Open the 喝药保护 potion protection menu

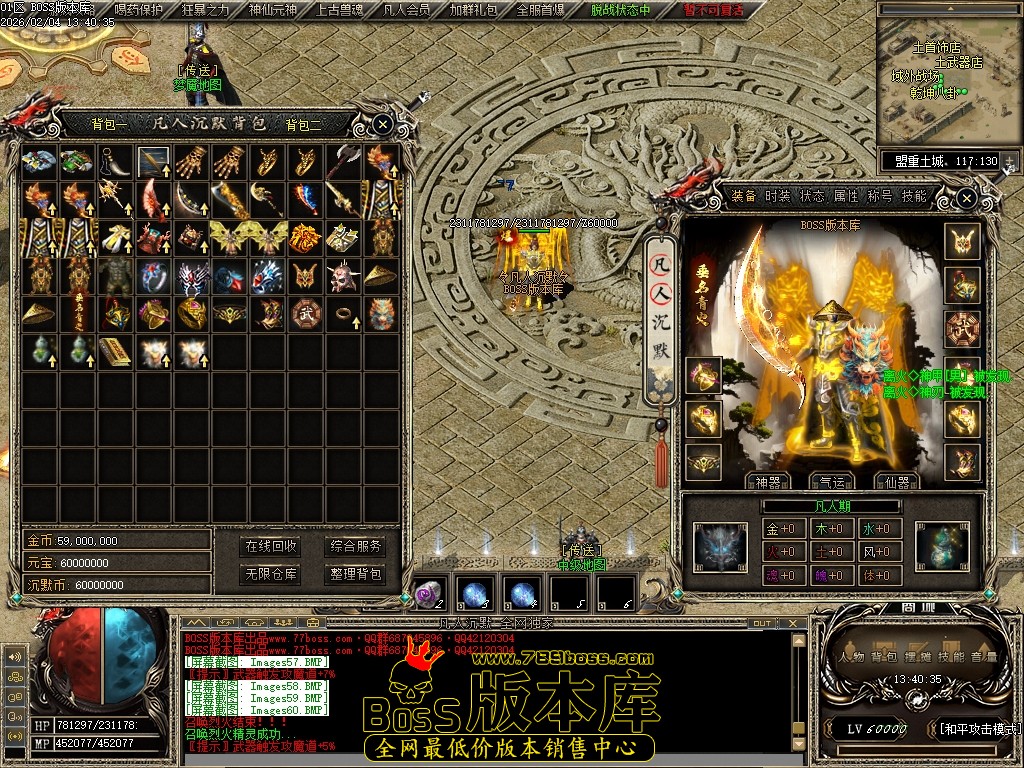[139, 10]
